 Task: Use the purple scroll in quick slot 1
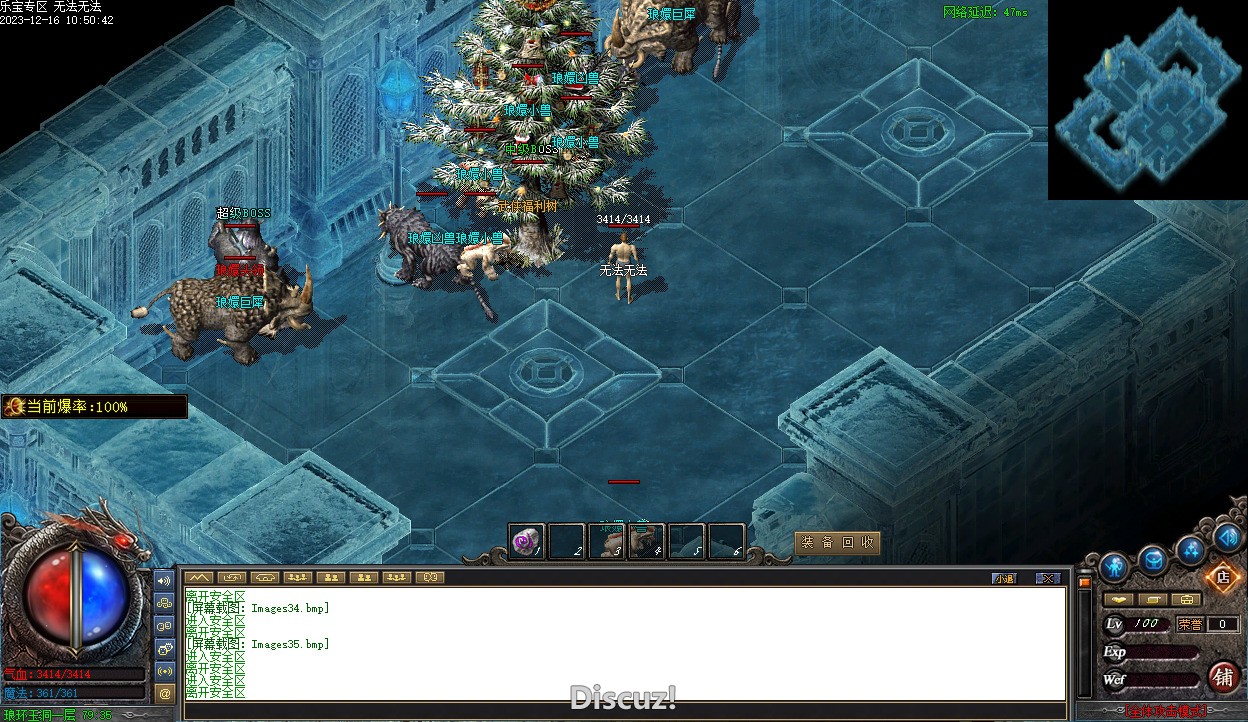pyautogui.click(x=526, y=542)
